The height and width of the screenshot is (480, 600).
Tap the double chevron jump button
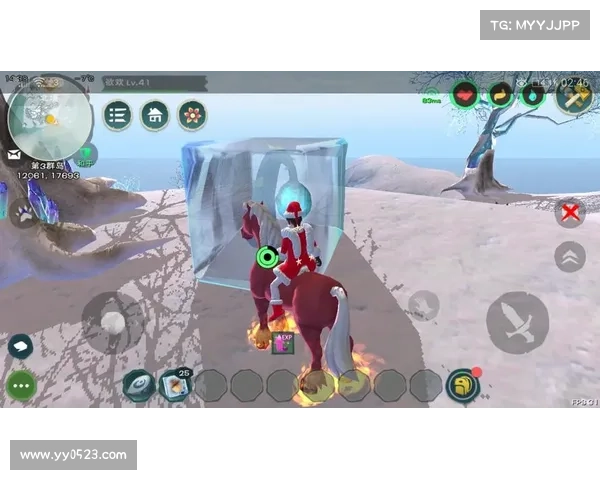click(570, 256)
